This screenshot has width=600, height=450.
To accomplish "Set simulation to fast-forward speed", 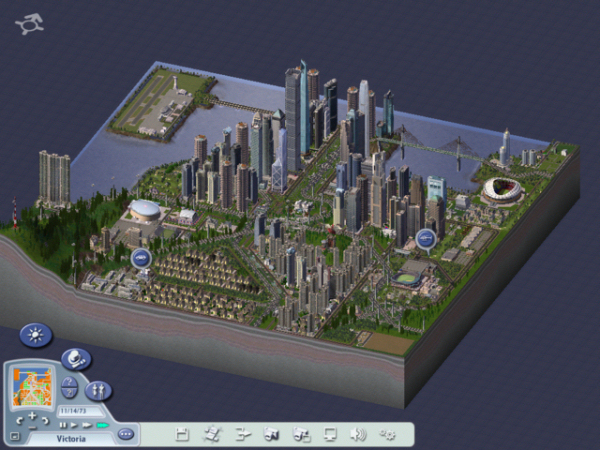I will (88, 425).
